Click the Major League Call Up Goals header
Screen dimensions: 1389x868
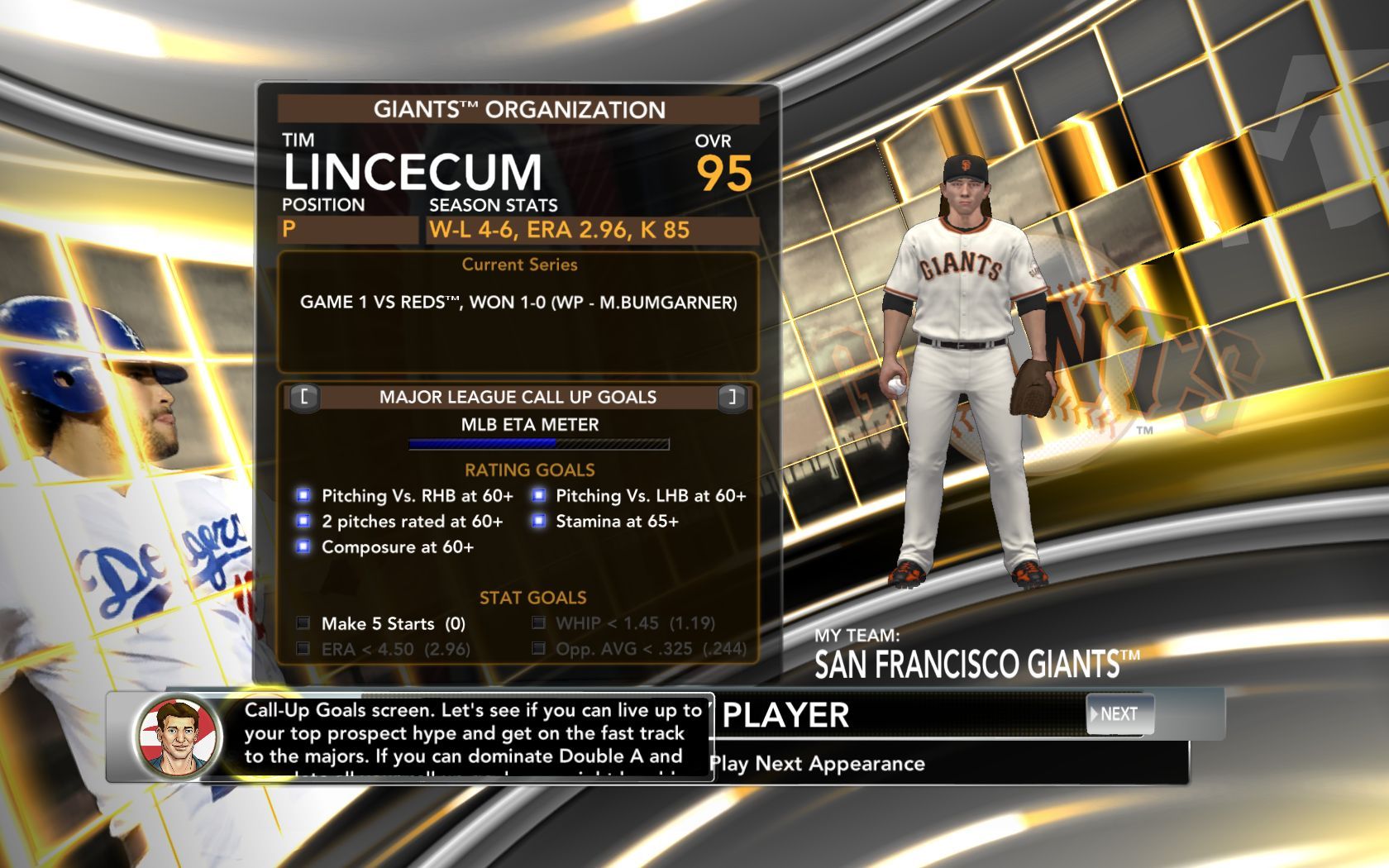point(518,398)
